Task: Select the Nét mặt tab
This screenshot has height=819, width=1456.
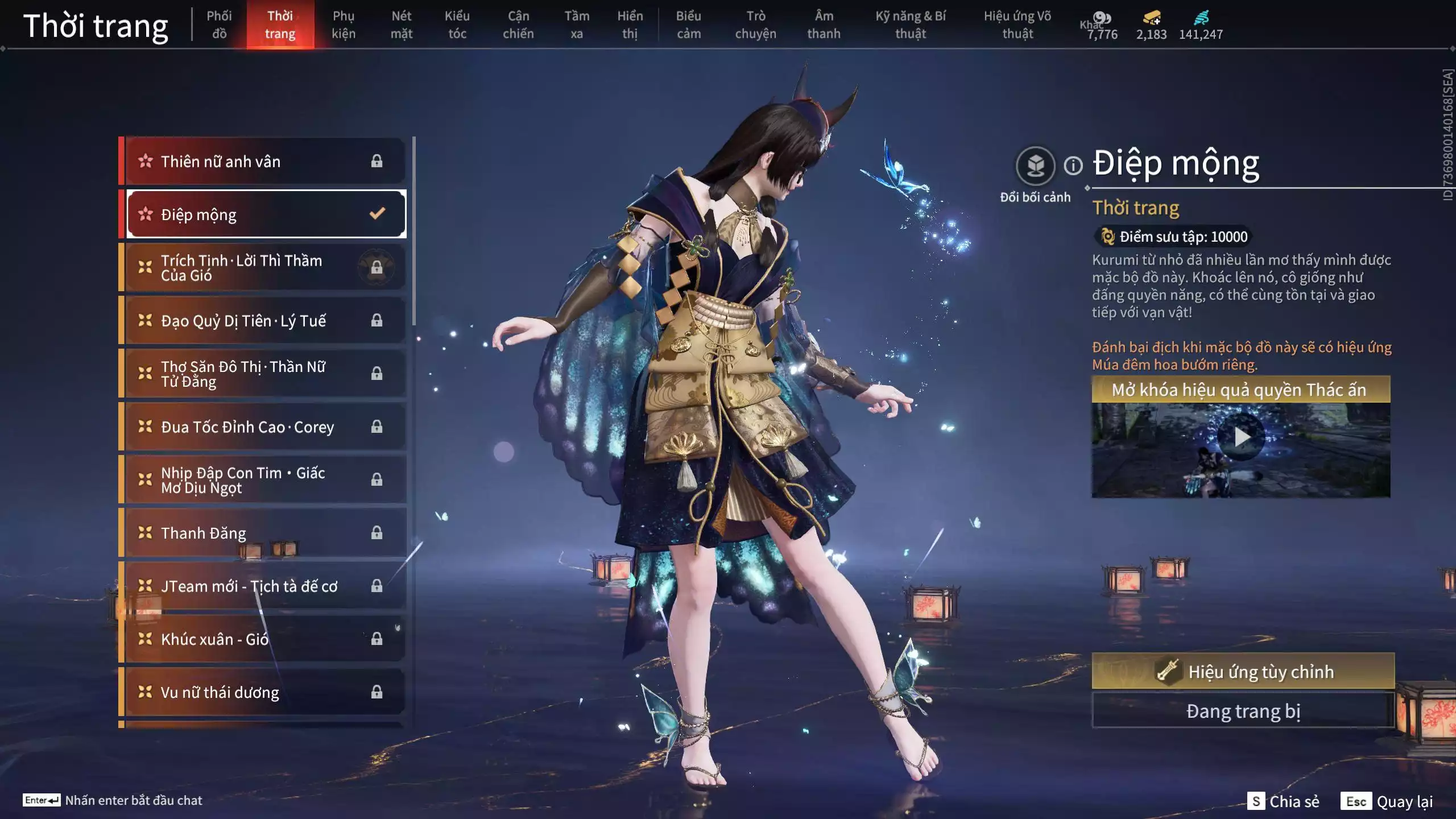Action: [401, 25]
